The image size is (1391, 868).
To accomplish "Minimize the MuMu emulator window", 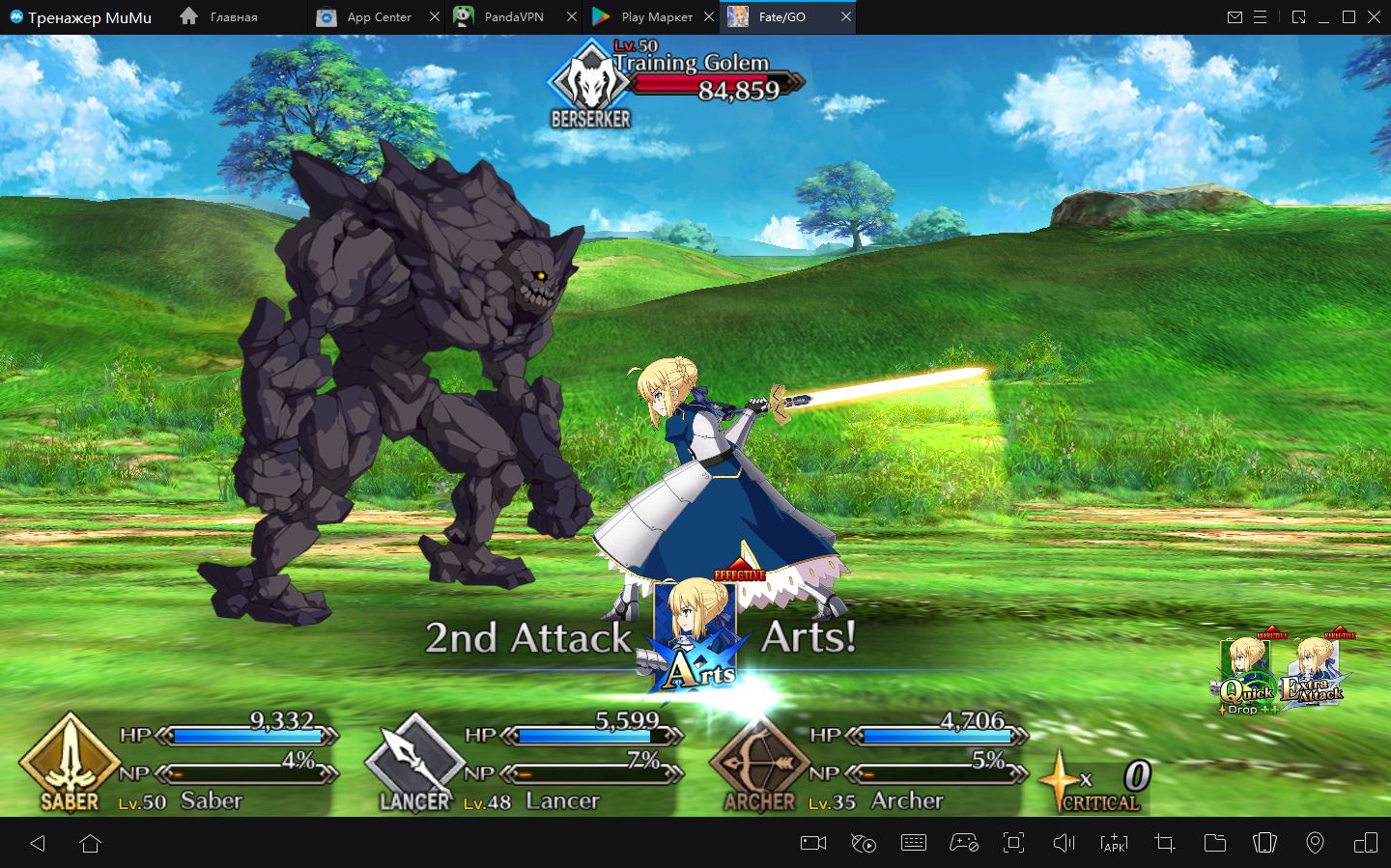I will tap(1323, 17).
